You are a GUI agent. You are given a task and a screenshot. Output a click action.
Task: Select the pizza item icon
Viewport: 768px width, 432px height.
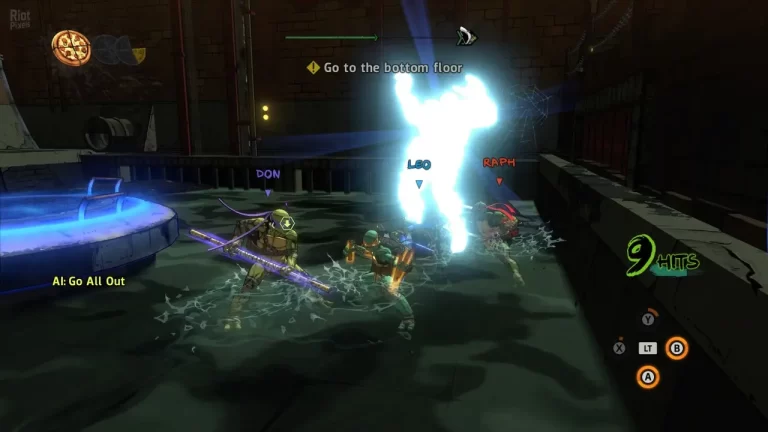pos(71,46)
